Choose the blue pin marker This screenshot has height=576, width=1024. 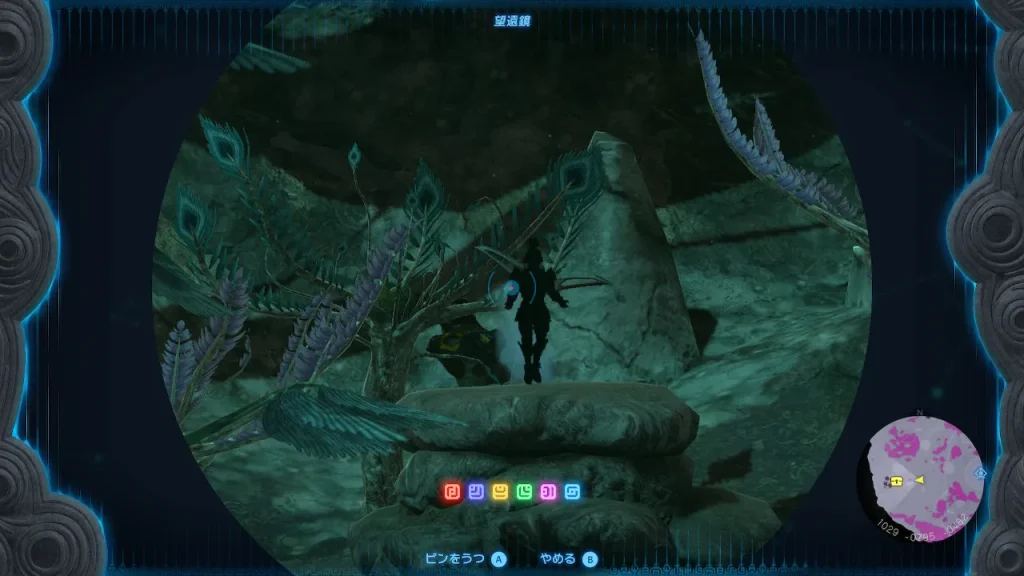click(476, 491)
